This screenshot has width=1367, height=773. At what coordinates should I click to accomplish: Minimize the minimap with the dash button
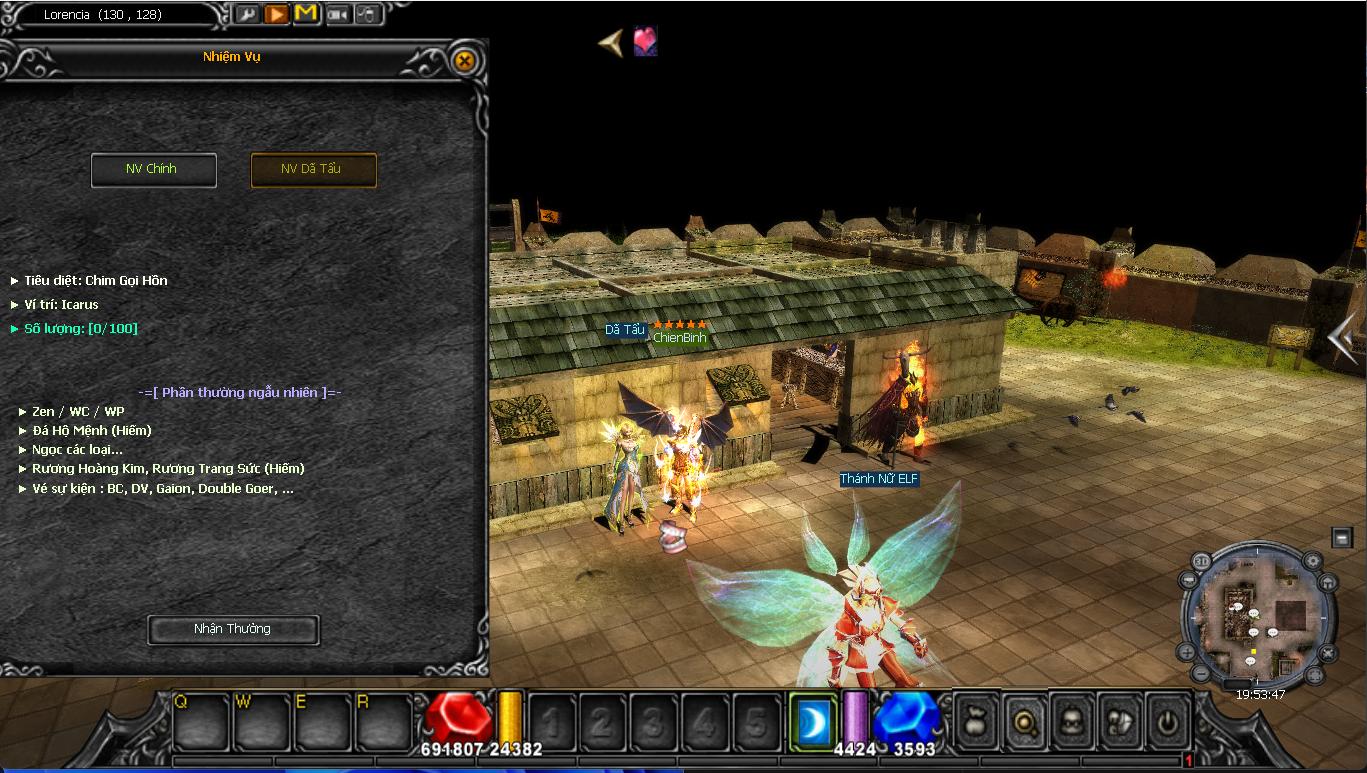coord(1341,538)
